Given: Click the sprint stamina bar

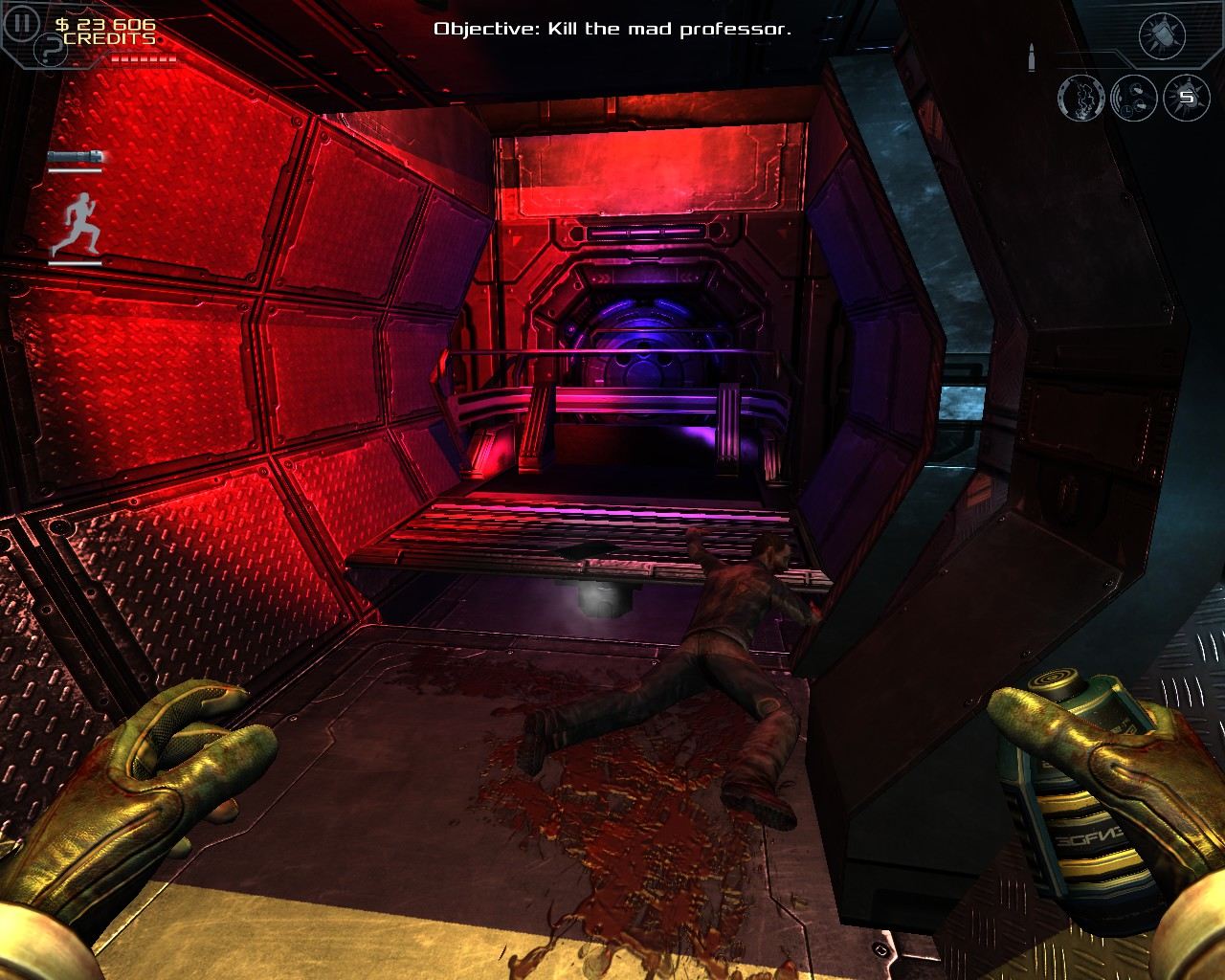Looking at the screenshot, I should [76, 263].
